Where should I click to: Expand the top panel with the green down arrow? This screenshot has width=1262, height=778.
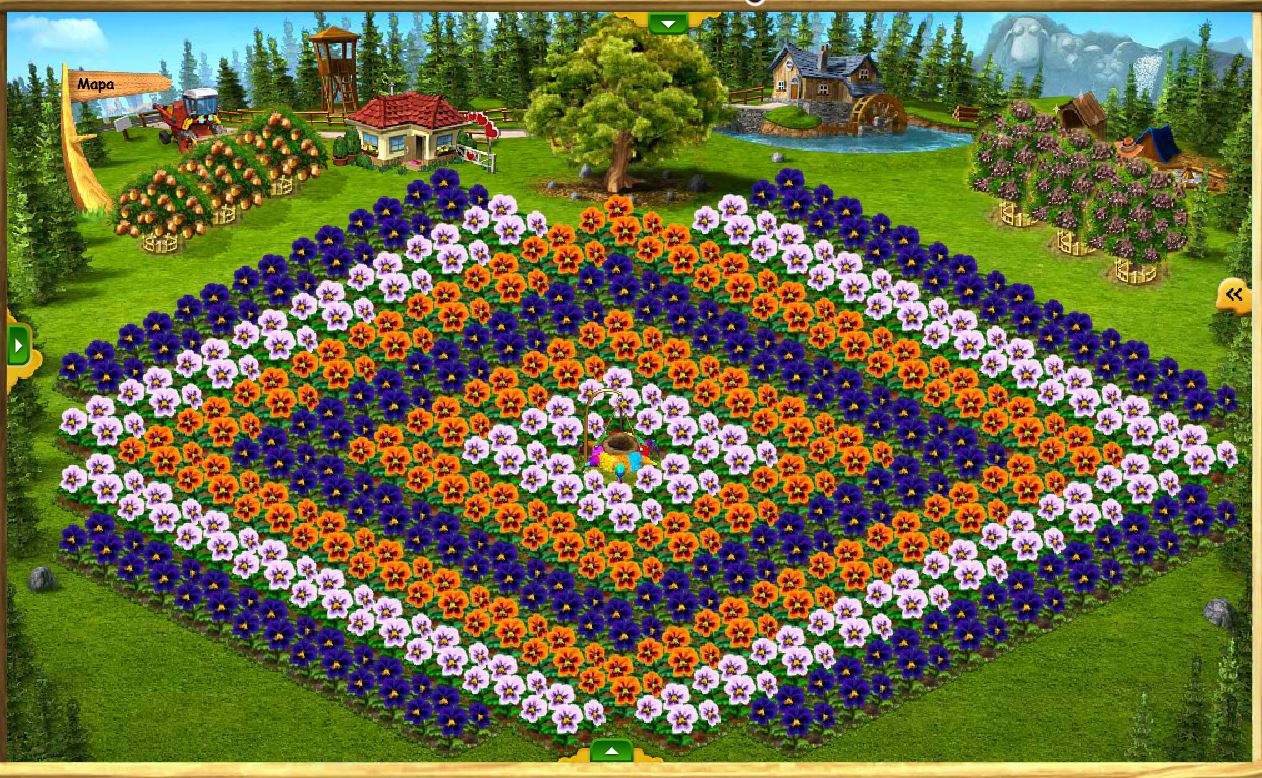click(x=668, y=22)
